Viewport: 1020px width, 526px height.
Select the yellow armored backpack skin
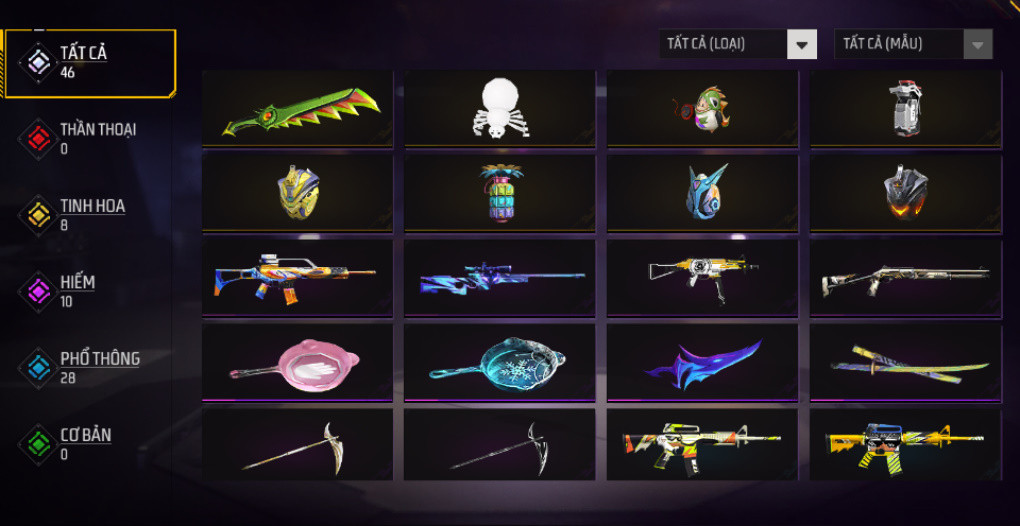298,193
